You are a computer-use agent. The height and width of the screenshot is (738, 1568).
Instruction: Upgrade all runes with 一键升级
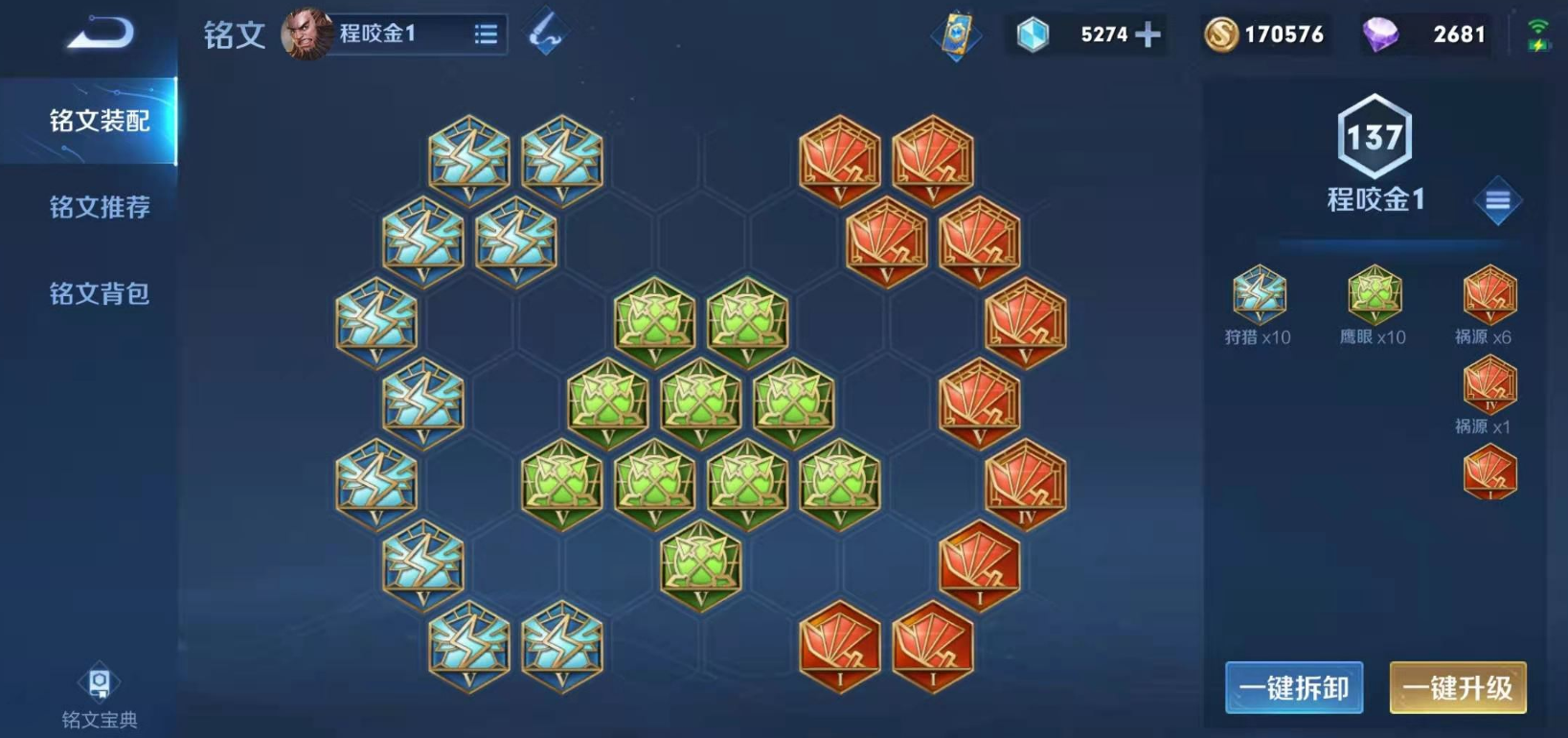(1457, 687)
